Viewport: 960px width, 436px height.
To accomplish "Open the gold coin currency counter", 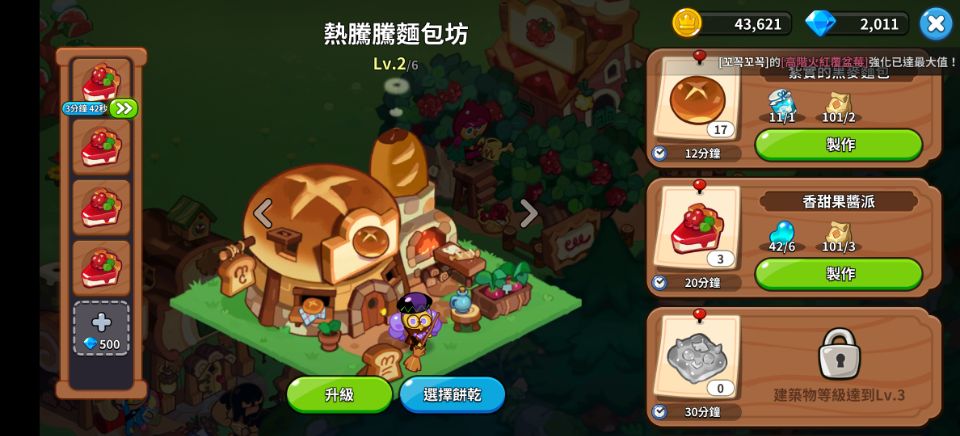I will (732, 23).
